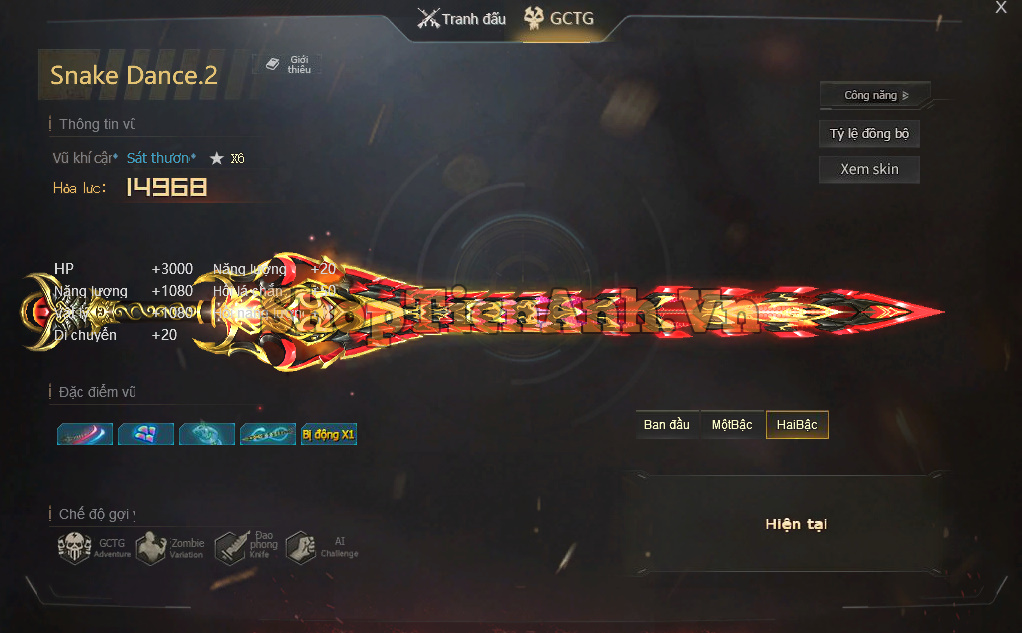Switch to the Tranh đấu tab
The image size is (1022, 633).
[462, 18]
